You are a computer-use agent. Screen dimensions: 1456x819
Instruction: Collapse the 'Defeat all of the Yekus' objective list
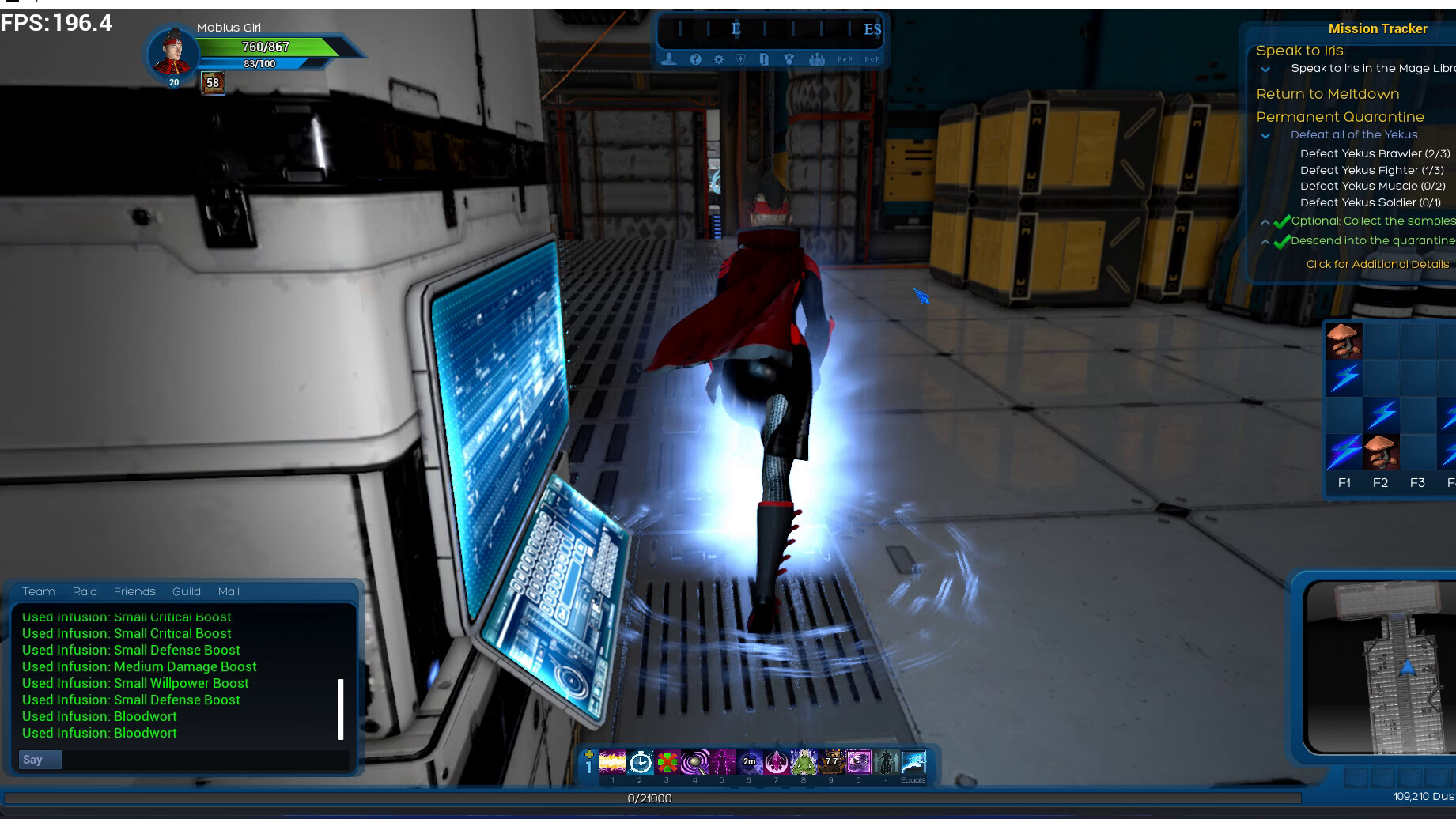[x=1266, y=135]
